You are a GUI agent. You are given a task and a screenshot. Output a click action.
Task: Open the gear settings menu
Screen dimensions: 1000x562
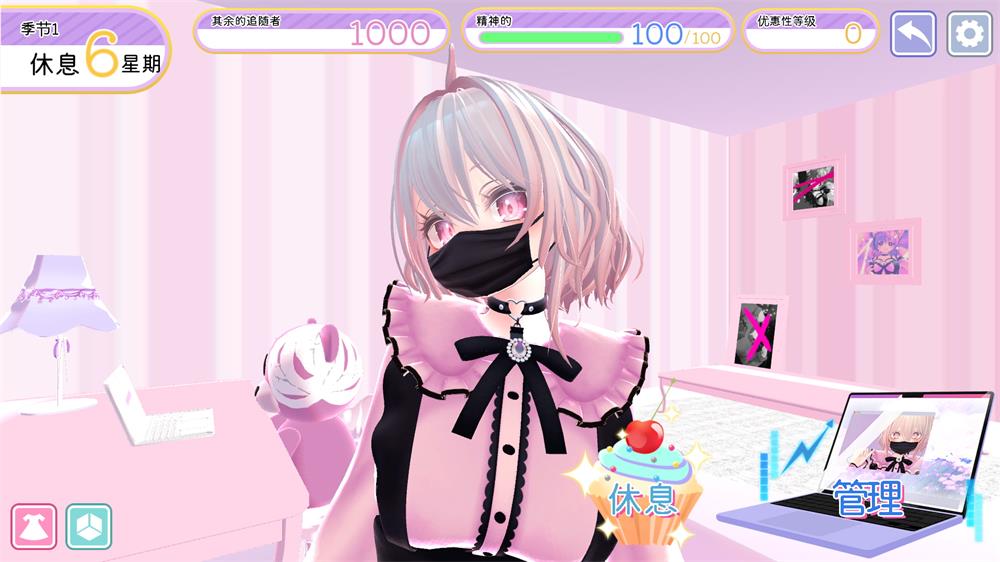click(x=969, y=34)
